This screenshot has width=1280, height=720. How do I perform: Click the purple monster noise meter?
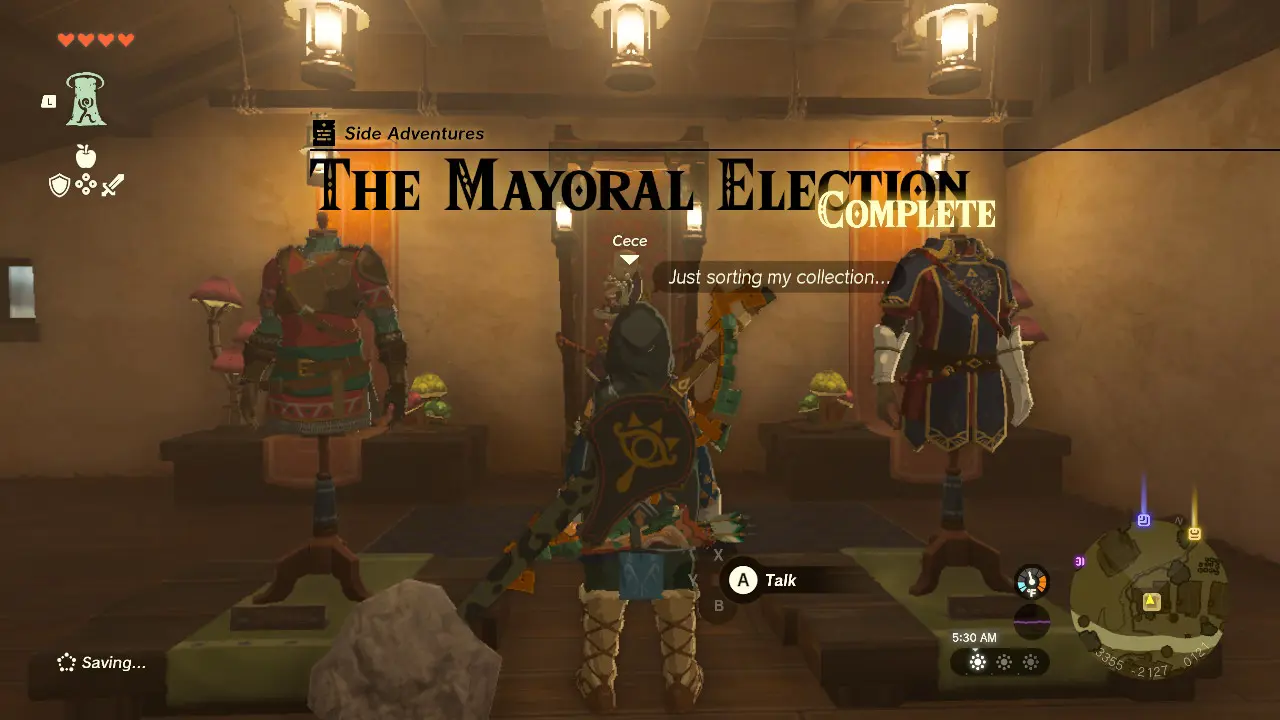1031,620
